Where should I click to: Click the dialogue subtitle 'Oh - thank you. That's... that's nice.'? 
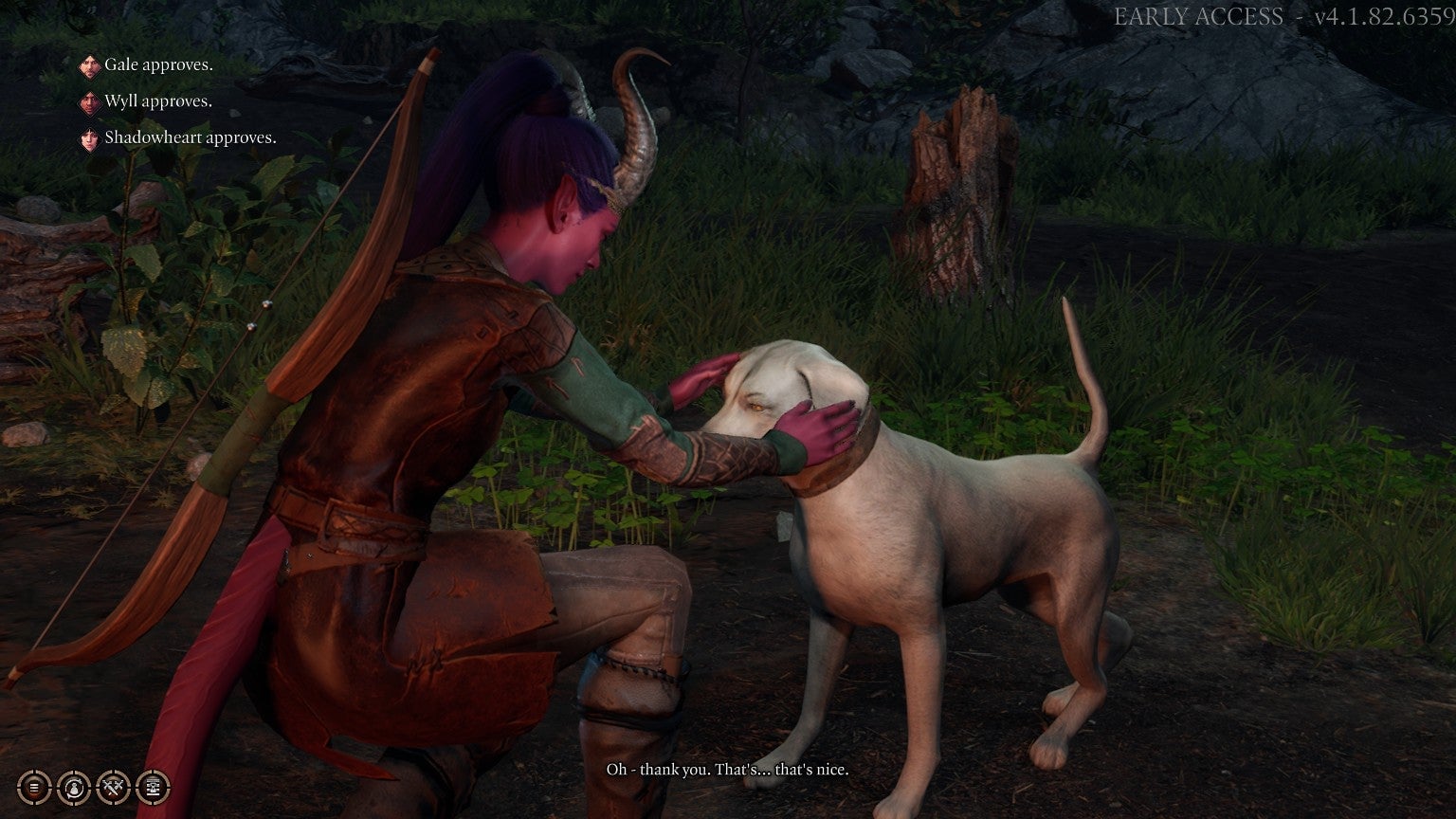point(728,770)
